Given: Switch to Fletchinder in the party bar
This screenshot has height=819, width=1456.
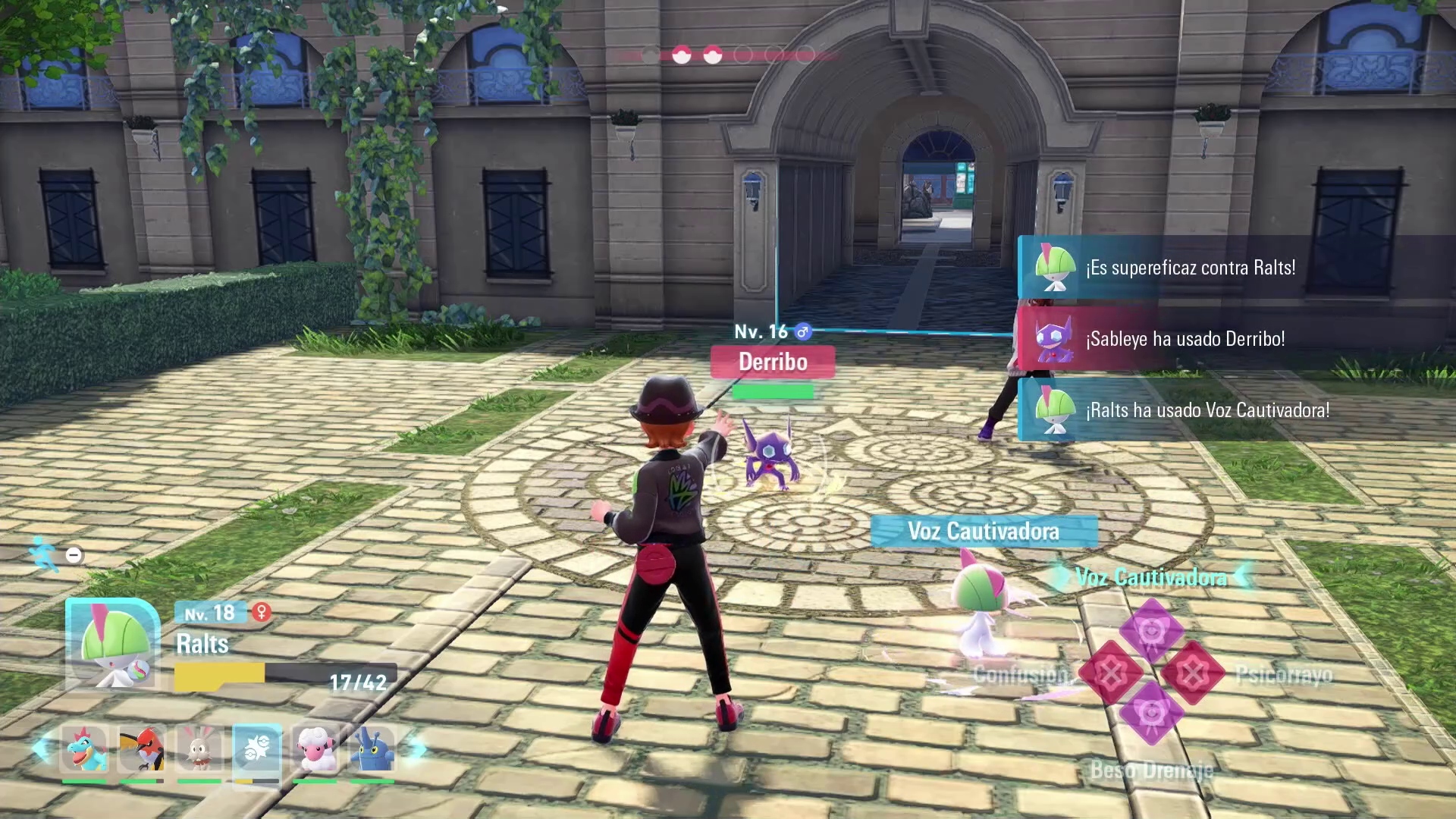Looking at the screenshot, I should pos(142,749).
